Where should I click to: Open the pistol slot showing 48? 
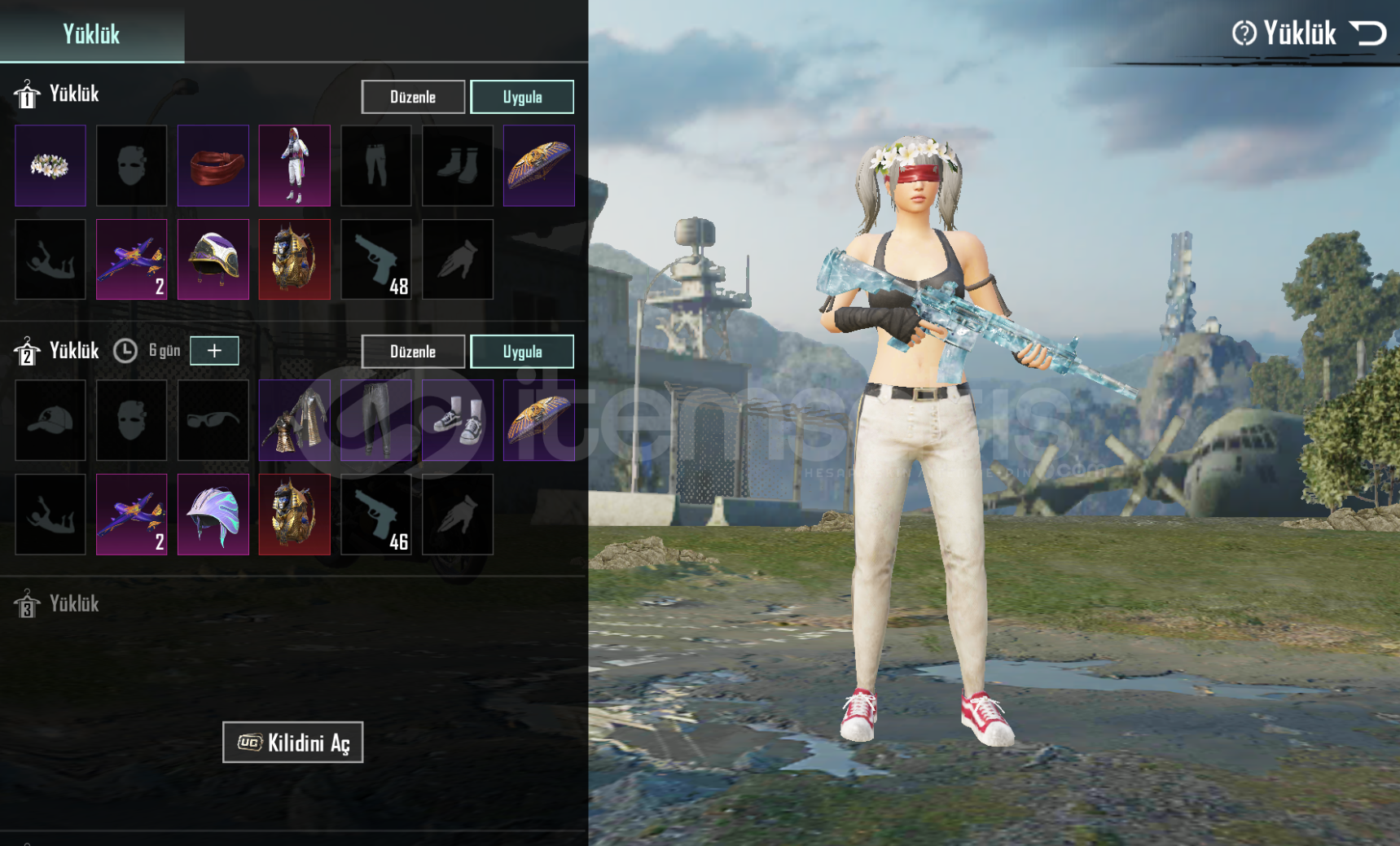point(376,259)
